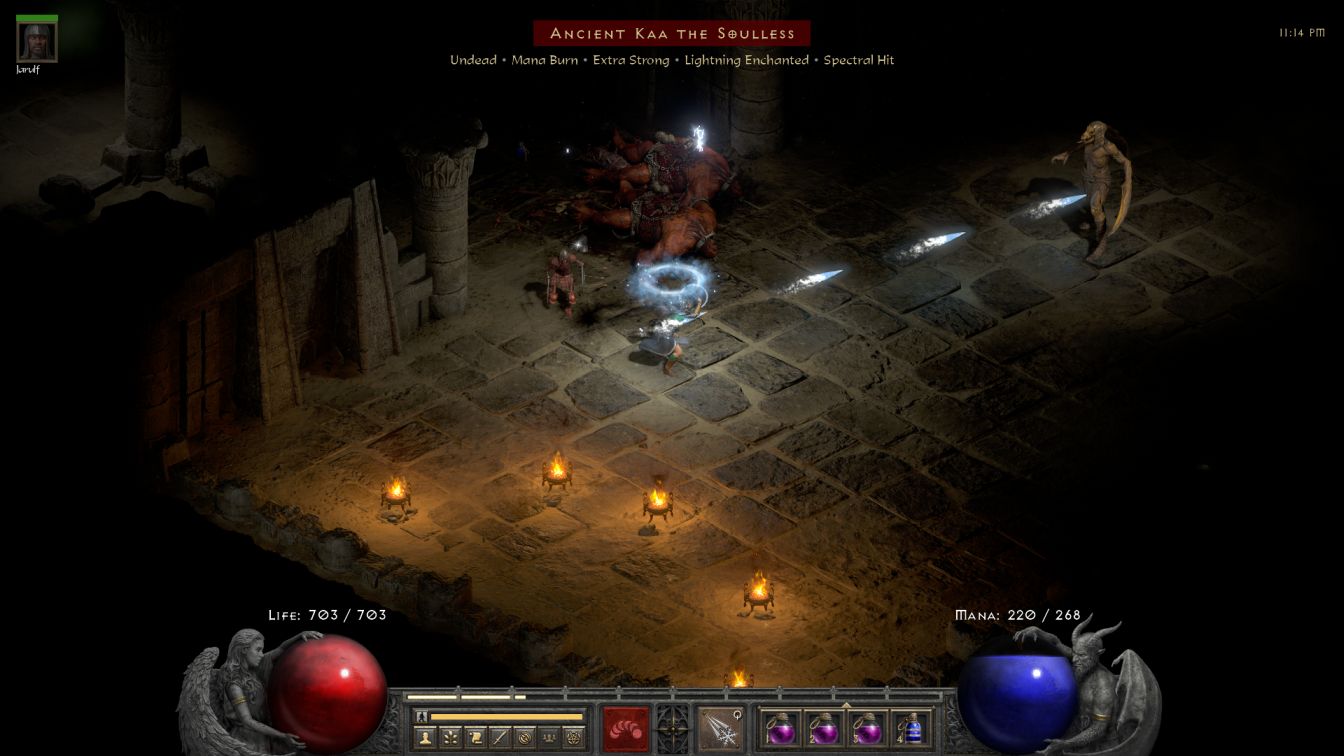This screenshot has height=756, width=1344.
Task: Open the character screen with the person icon
Action: tap(424, 737)
